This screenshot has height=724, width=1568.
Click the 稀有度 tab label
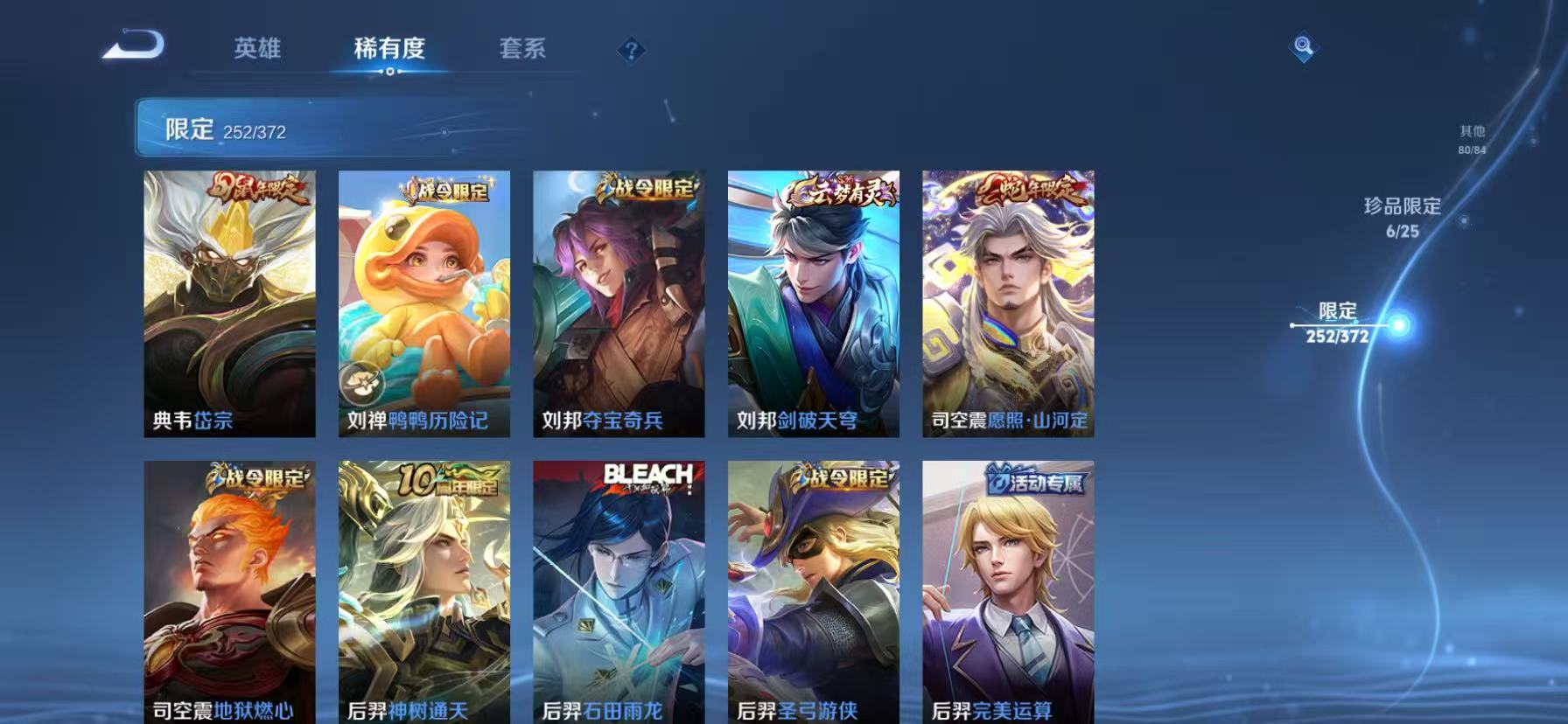389,50
